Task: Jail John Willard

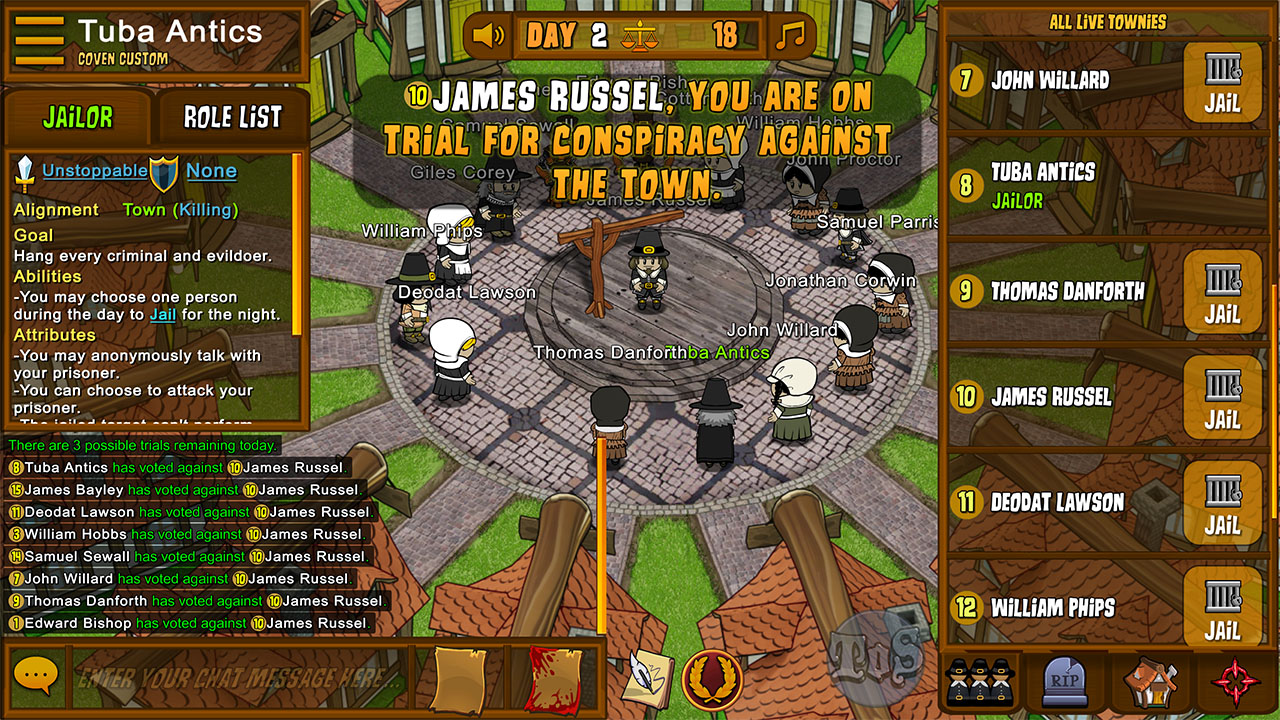Action: 1222,81
